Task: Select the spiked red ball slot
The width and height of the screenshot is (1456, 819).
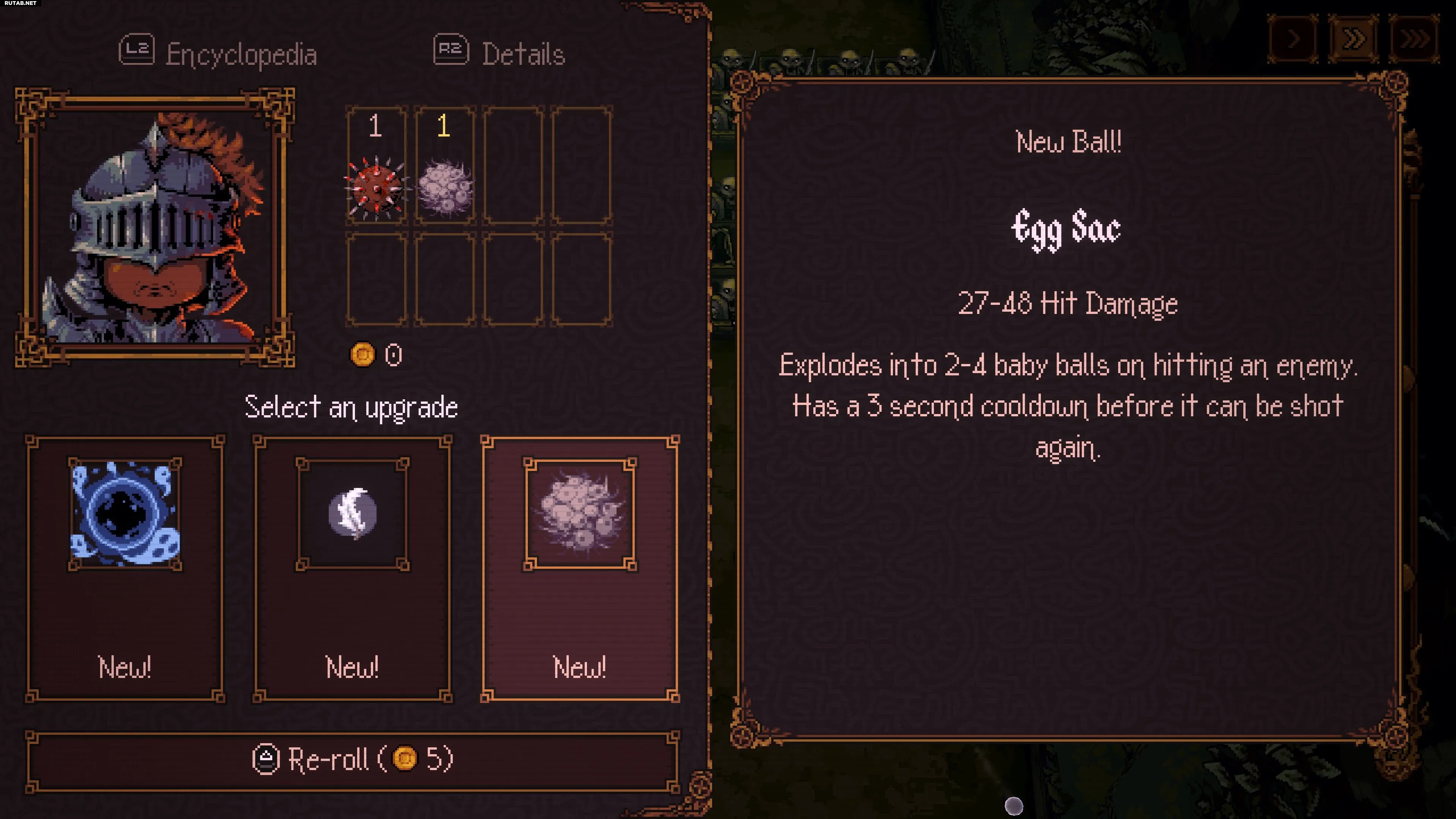Action: 376,166
